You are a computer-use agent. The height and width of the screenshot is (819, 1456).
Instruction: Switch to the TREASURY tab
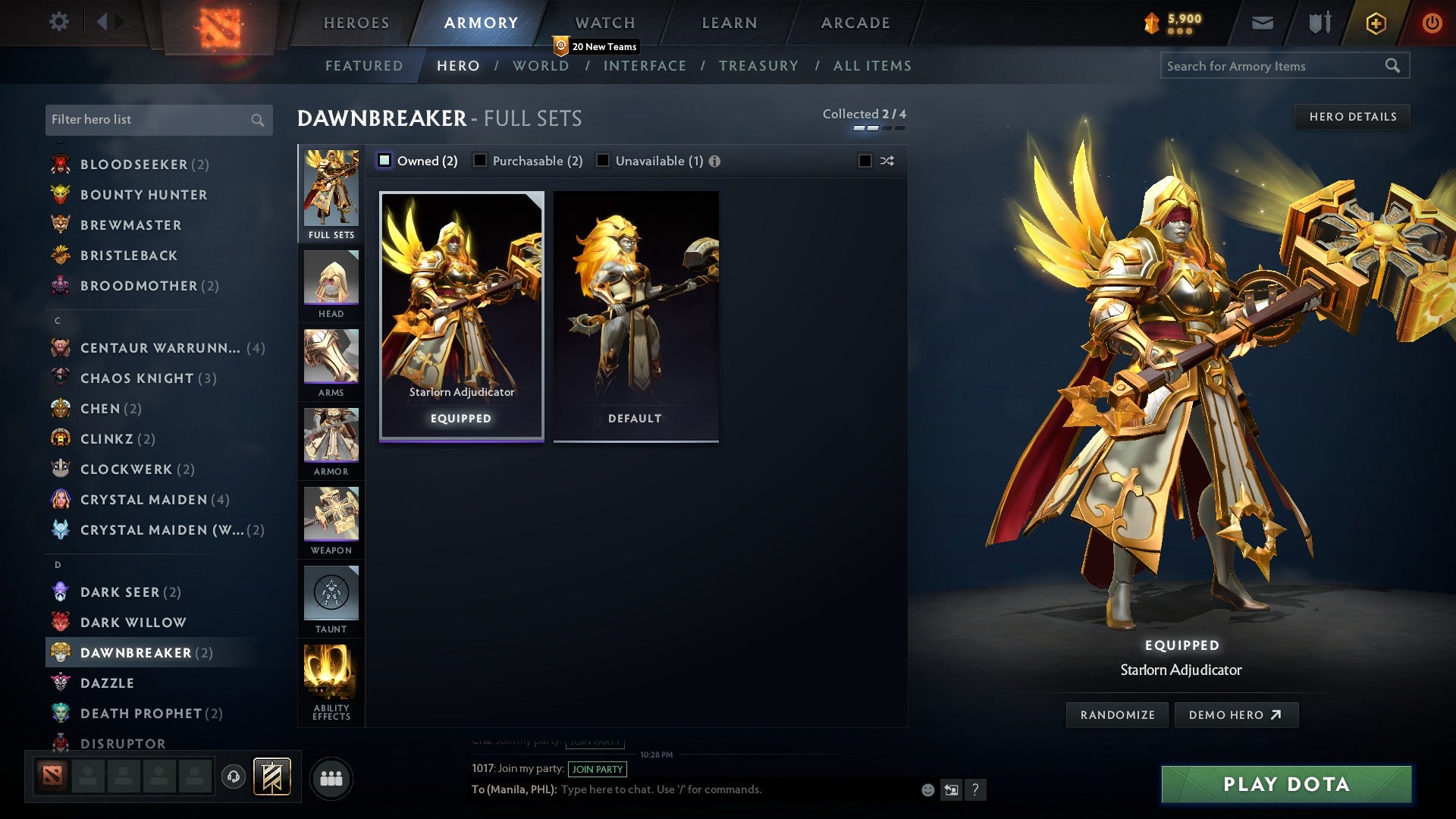pyautogui.click(x=758, y=65)
